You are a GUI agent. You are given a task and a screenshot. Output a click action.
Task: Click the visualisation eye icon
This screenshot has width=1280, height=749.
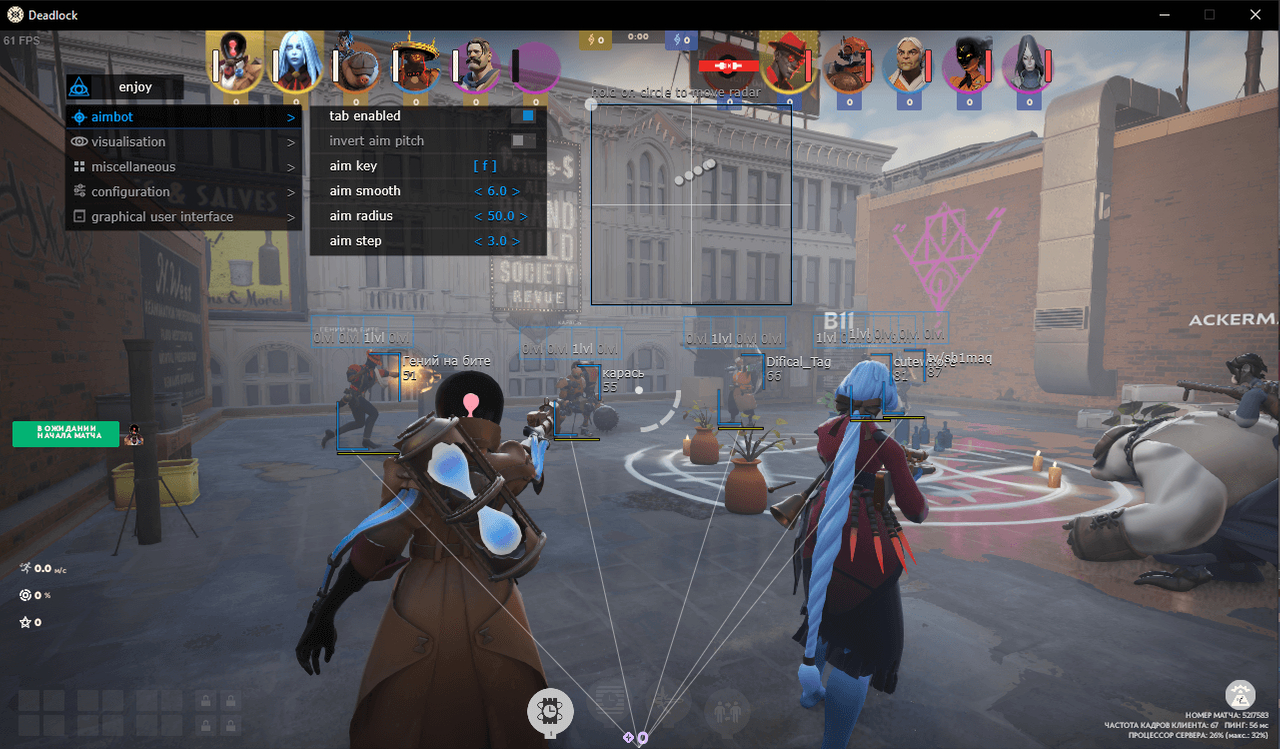pyautogui.click(x=80, y=142)
